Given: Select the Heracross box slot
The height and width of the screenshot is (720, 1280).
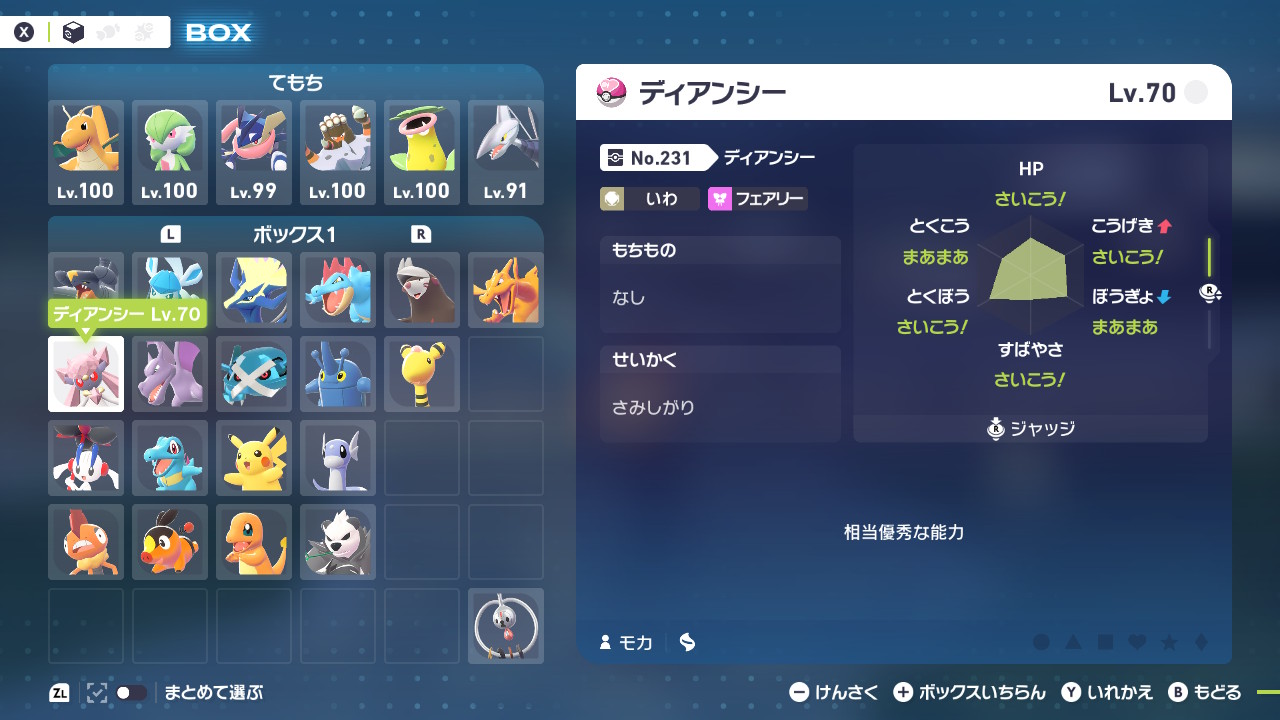Looking at the screenshot, I should coord(338,374).
